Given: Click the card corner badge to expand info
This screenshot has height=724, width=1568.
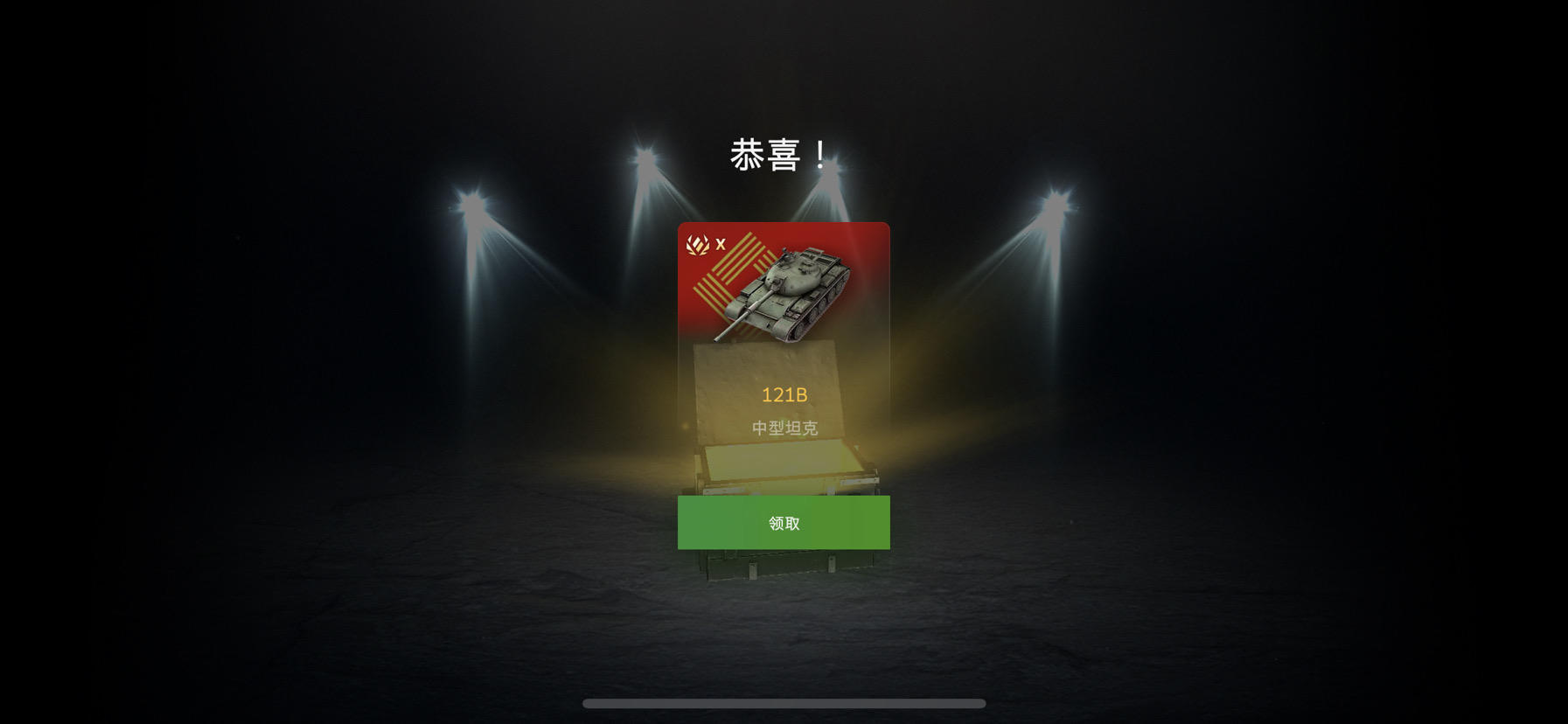Looking at the screenshot, I should click(698, 246).
